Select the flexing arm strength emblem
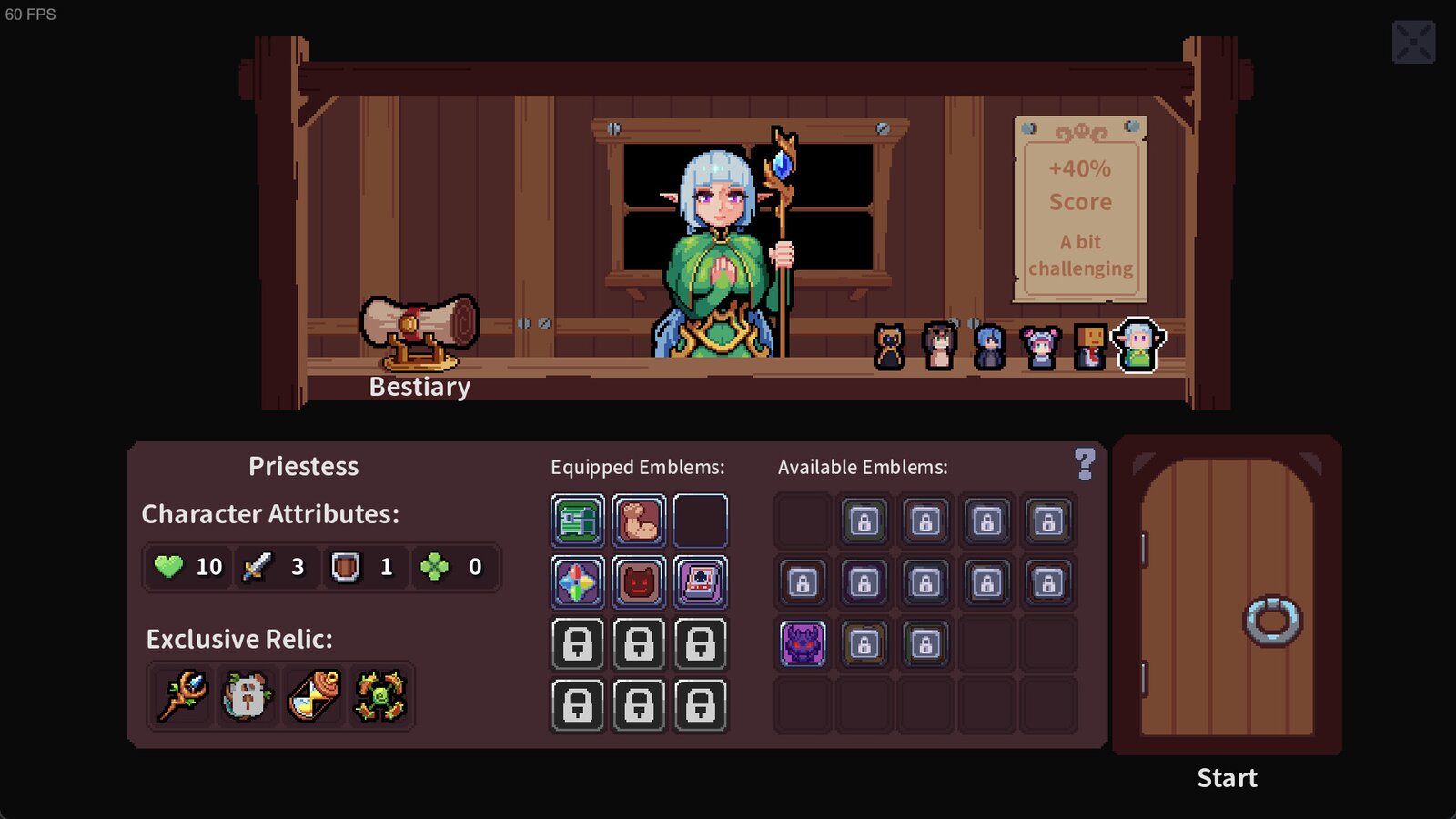The width and height of the screenshot is (1456, 819). (x=639, y=521)
